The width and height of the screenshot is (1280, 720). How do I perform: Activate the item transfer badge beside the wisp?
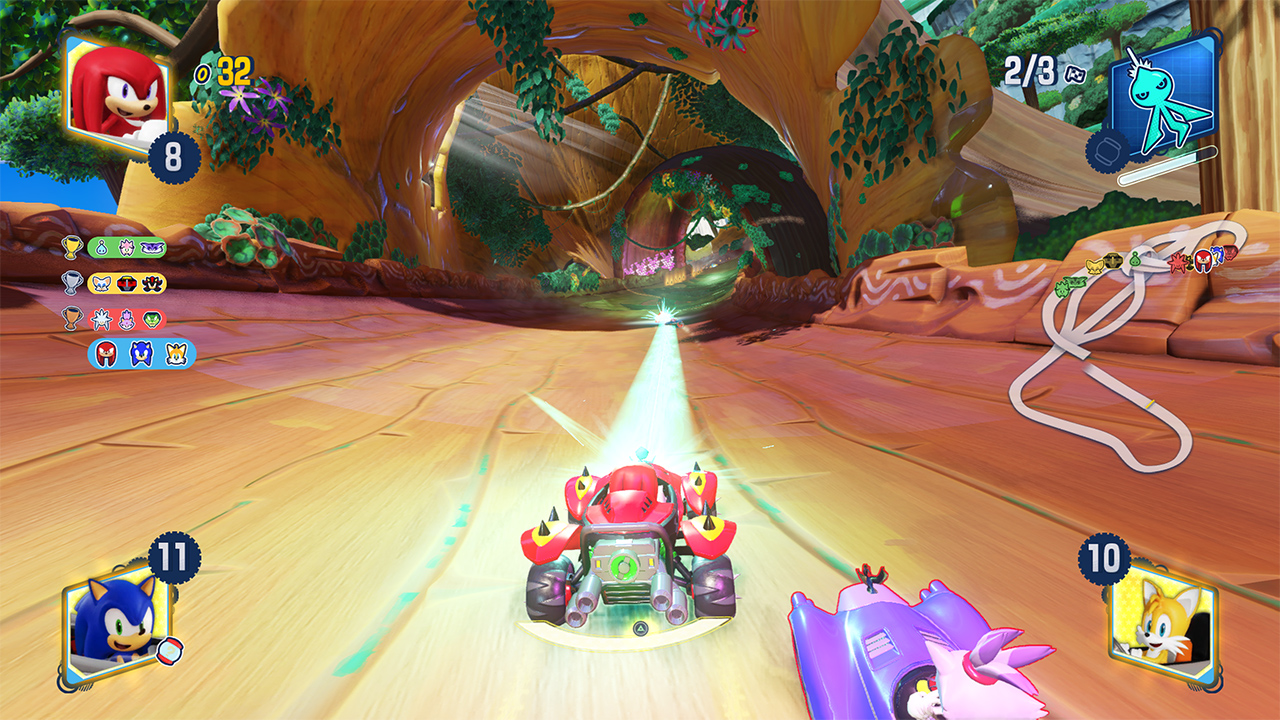tap(1105, 151)
